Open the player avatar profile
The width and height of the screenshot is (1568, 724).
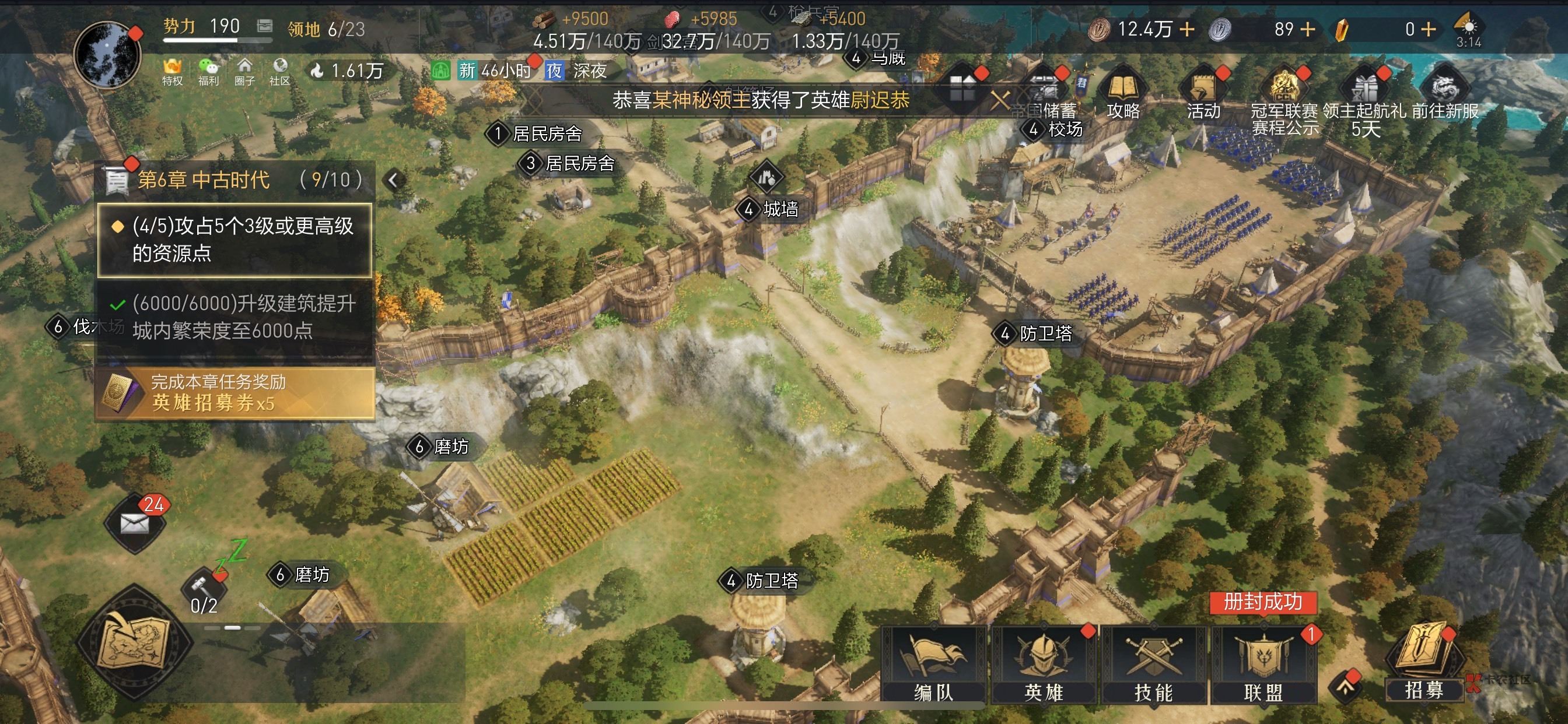pyautogui.click(x=107, y=55)
